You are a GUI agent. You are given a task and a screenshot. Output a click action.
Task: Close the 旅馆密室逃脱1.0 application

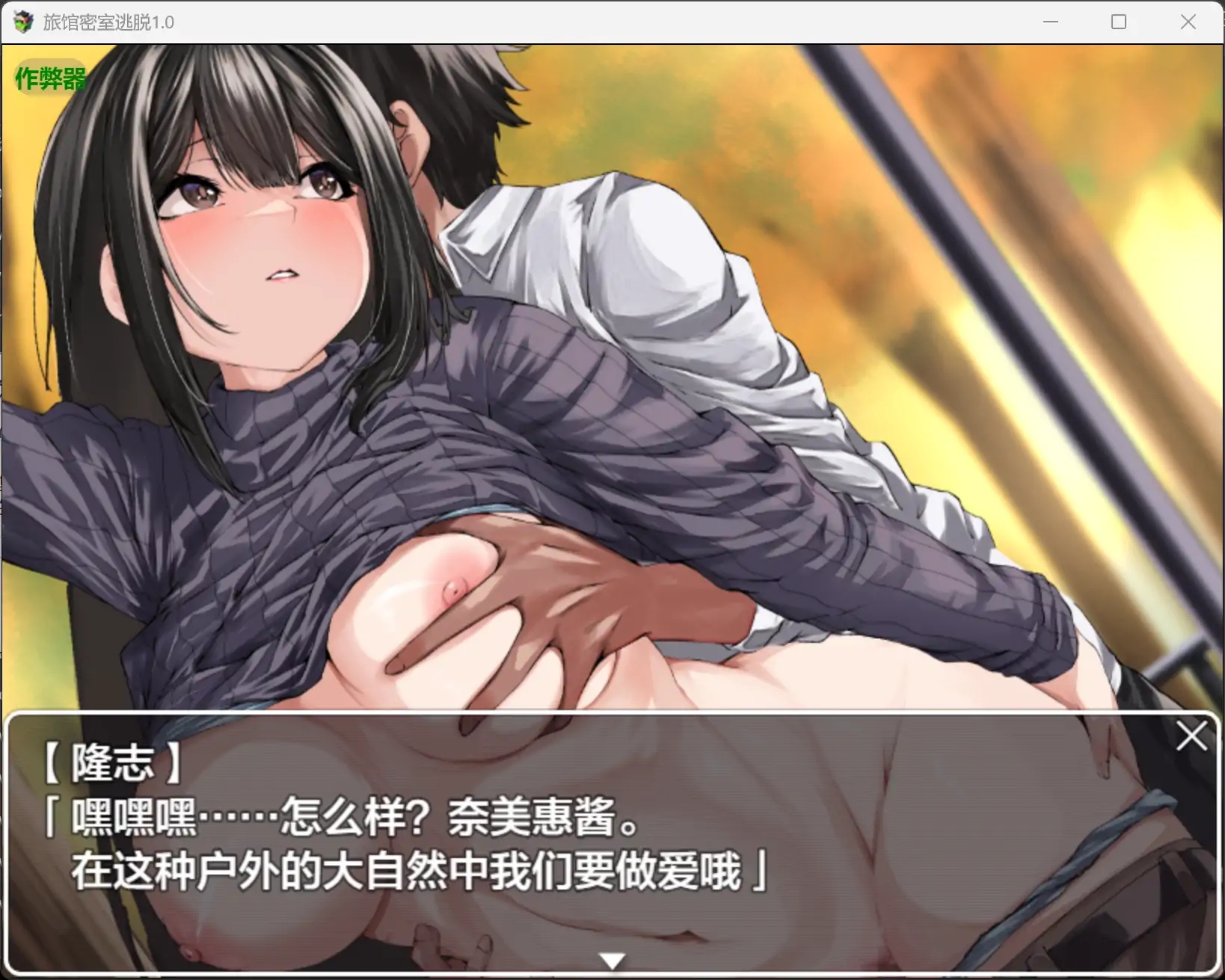[1188, 22]
